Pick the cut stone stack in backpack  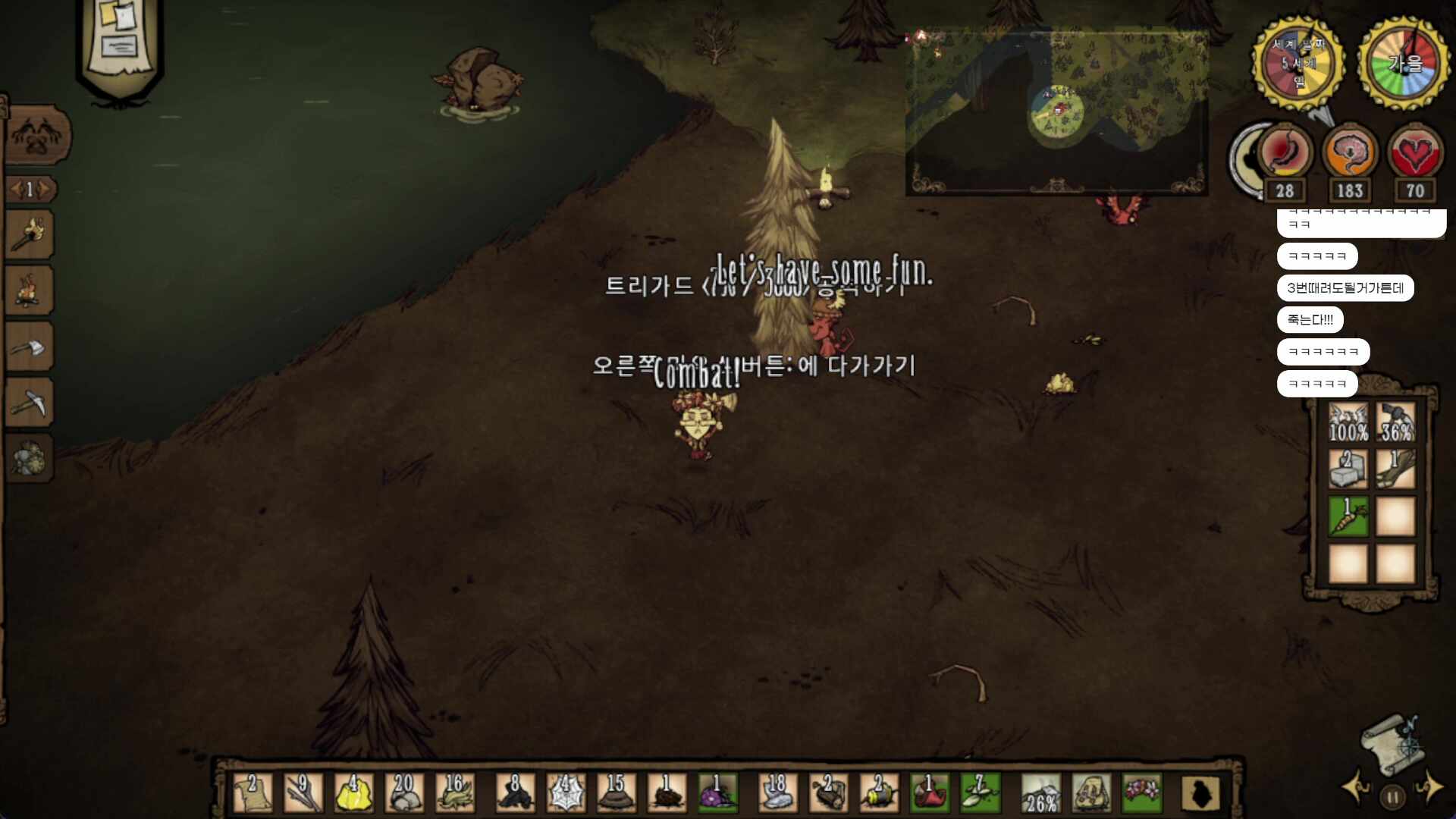[x=1348, y=469]
